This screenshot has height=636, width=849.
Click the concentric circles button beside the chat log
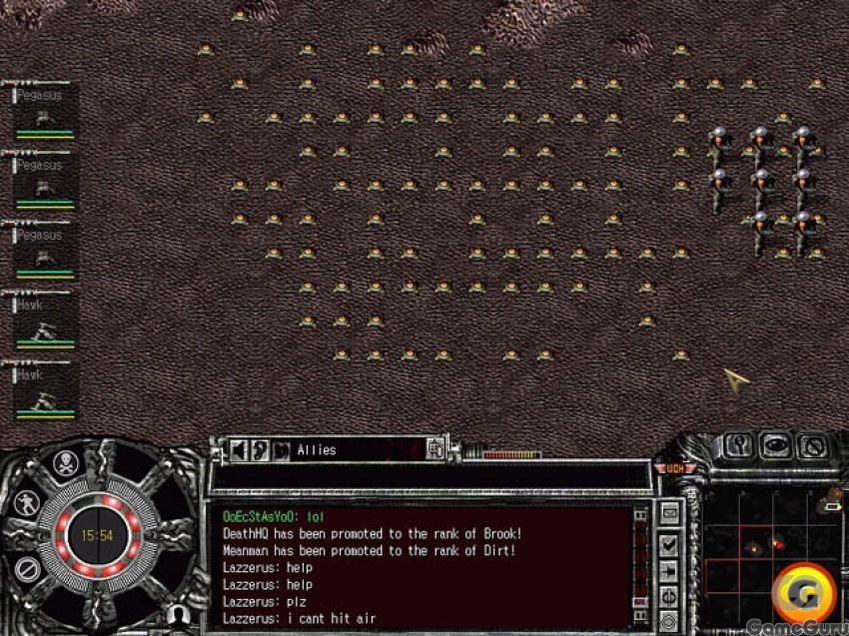[669, 621]
